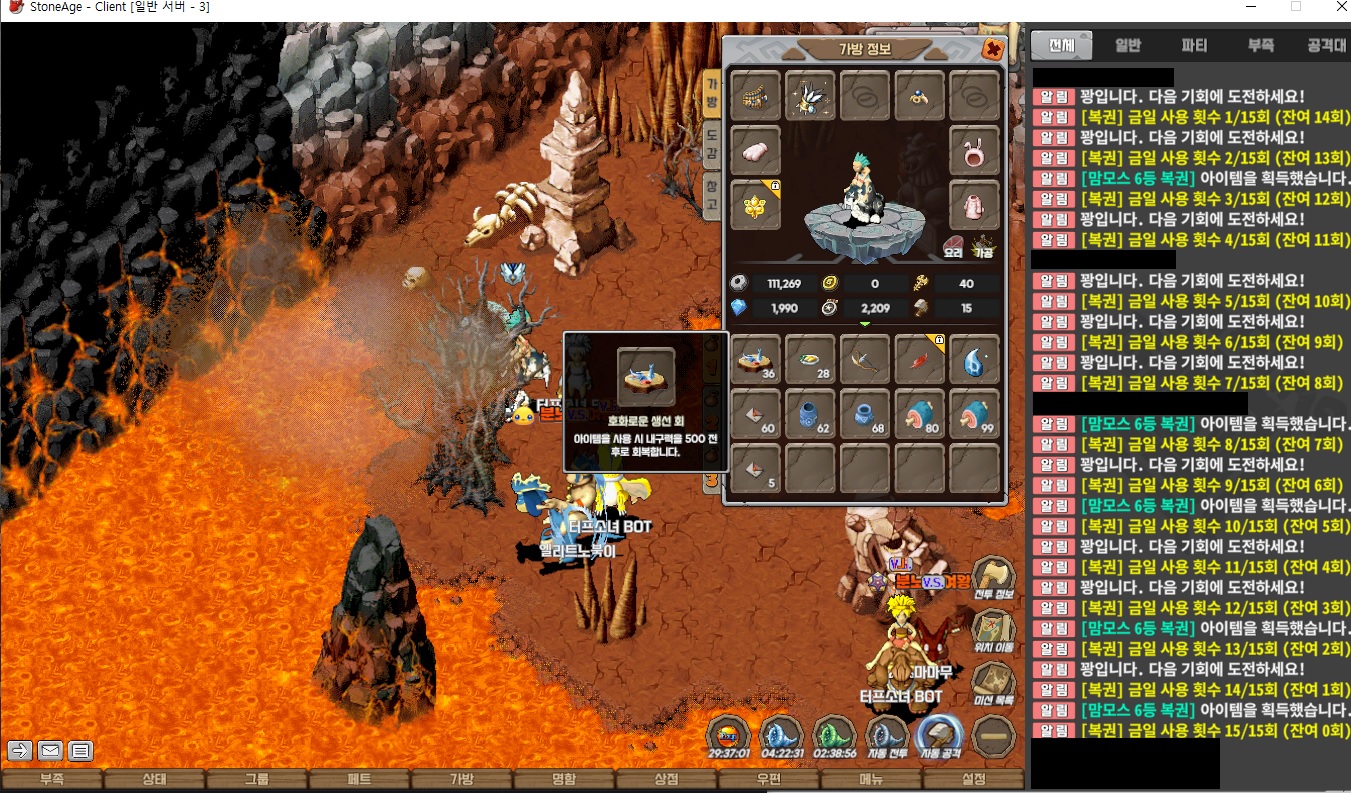The width and height of the screenshot is (1351, 793).
Task: Open the 상점 shop menu
Action: 666,780
